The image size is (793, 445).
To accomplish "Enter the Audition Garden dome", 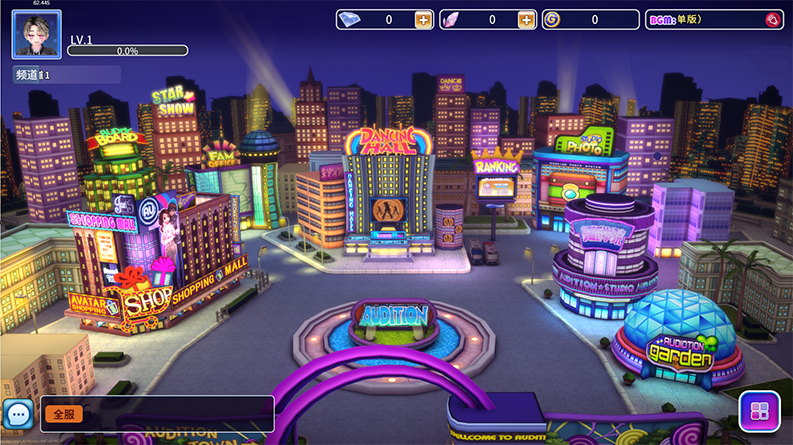I will [x=678, y=340].
